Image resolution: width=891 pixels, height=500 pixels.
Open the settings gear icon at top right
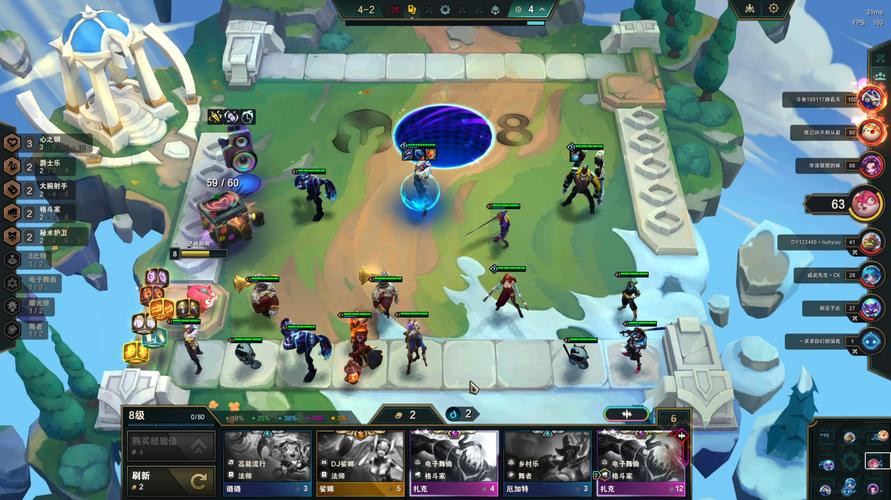(774, 8)
